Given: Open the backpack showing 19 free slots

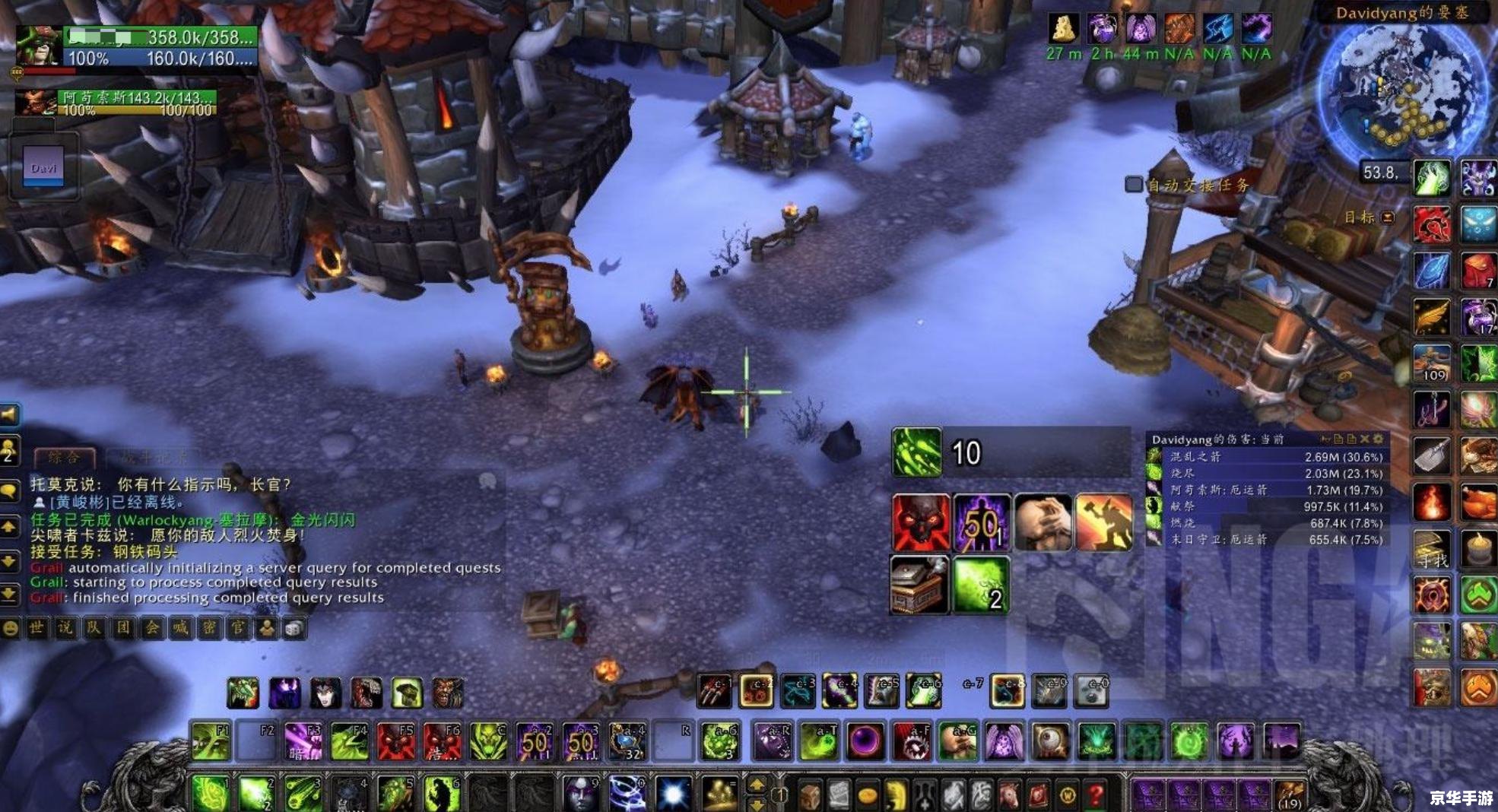Looking at the screenshot, I should (x=1289, y=795).
